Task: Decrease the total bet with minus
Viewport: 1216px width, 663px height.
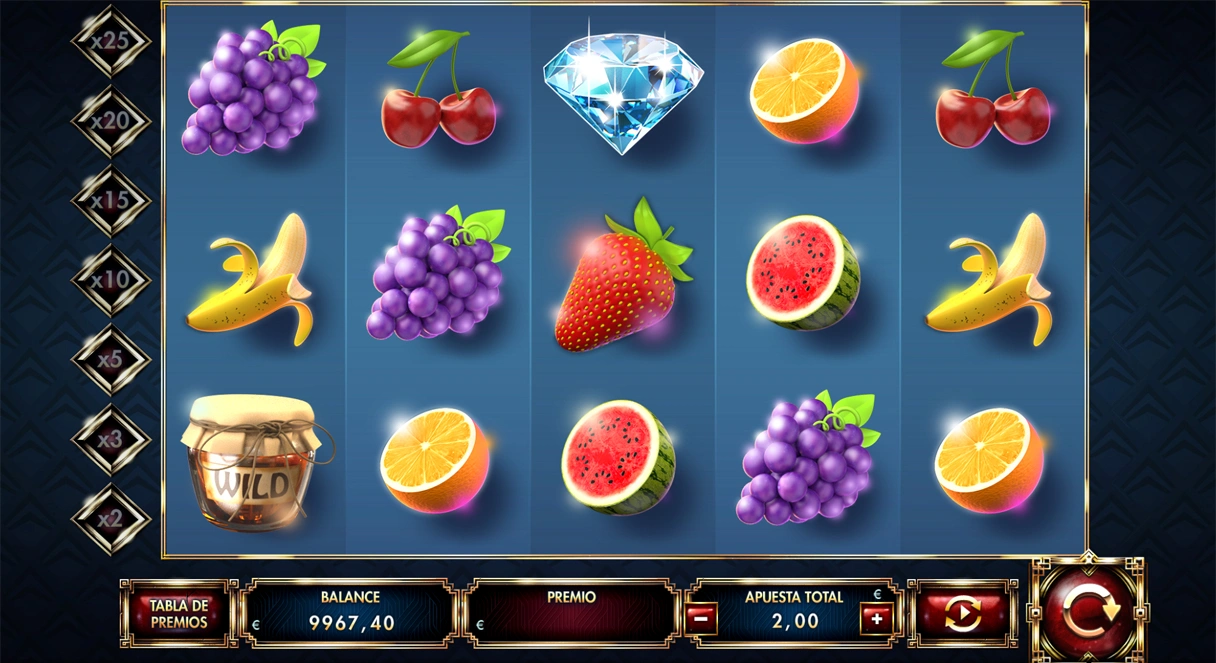Action: click(700, 619)
